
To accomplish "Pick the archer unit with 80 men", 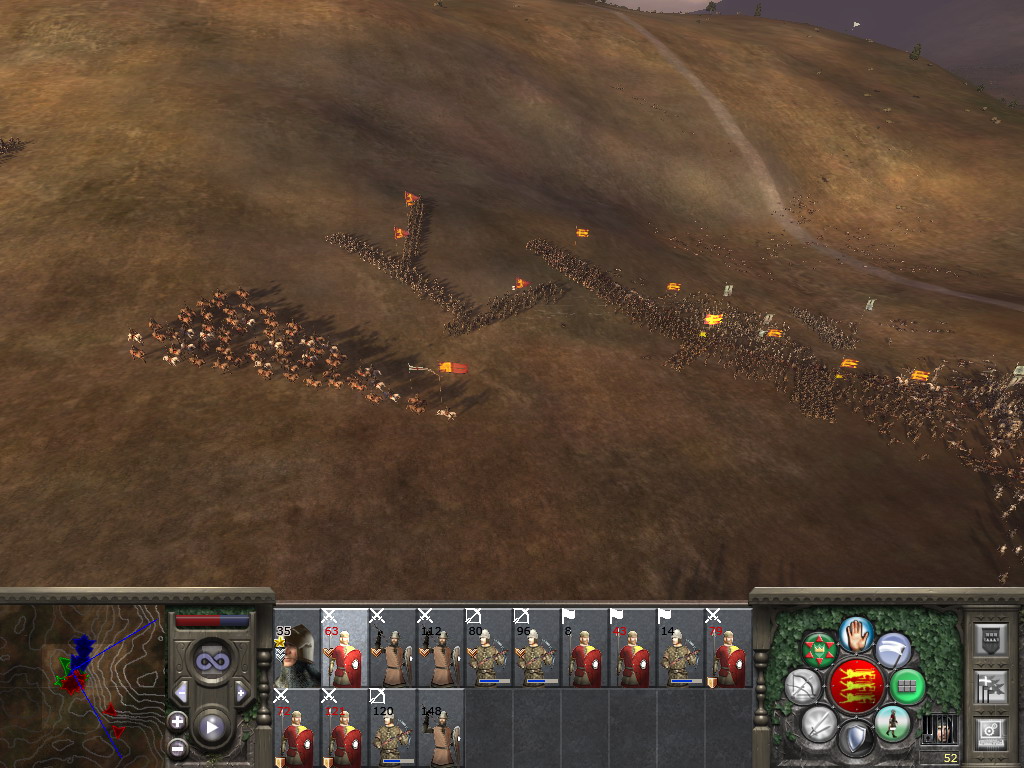I will tap(488, 648).
